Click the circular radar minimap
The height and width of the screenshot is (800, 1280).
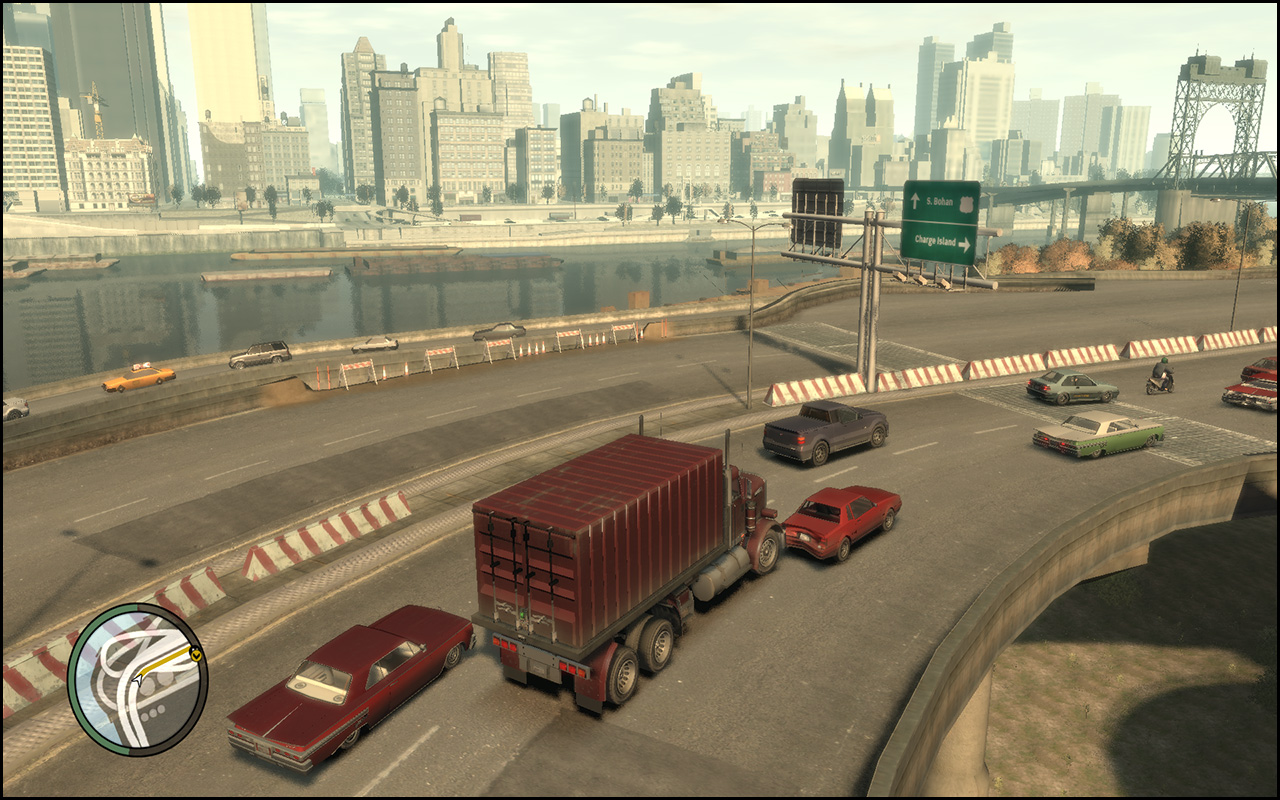click(x=137, y=679)
